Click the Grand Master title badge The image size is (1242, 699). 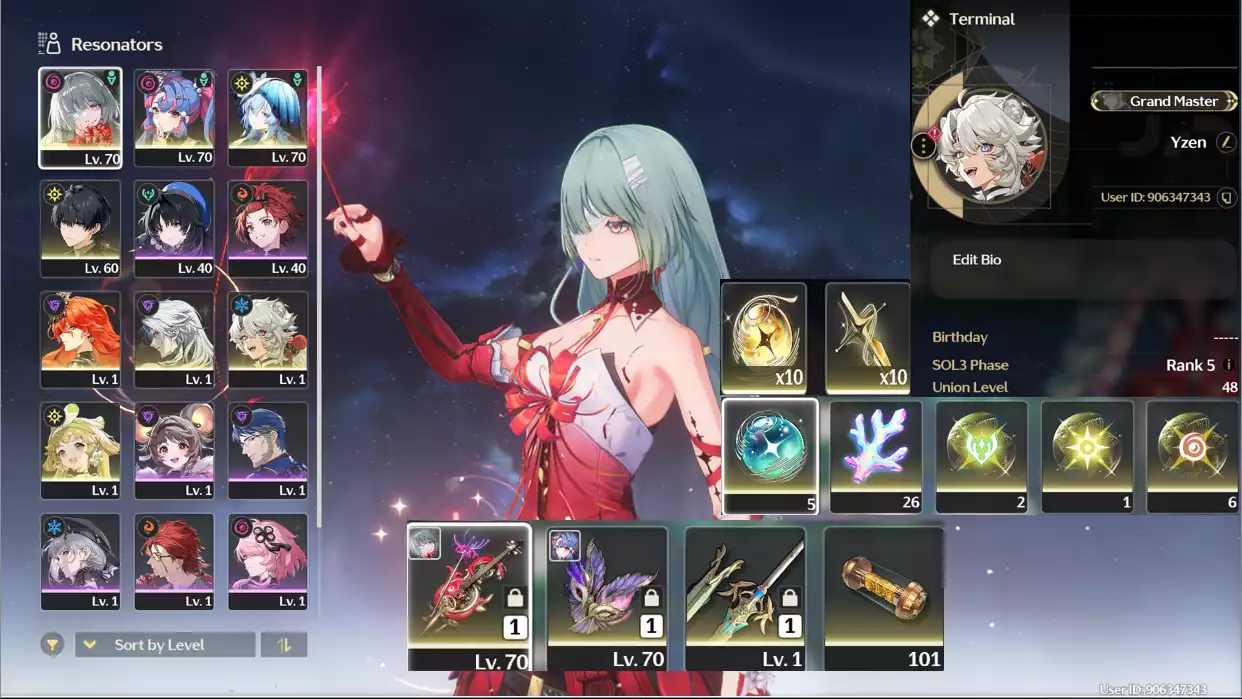point(1164,101)
